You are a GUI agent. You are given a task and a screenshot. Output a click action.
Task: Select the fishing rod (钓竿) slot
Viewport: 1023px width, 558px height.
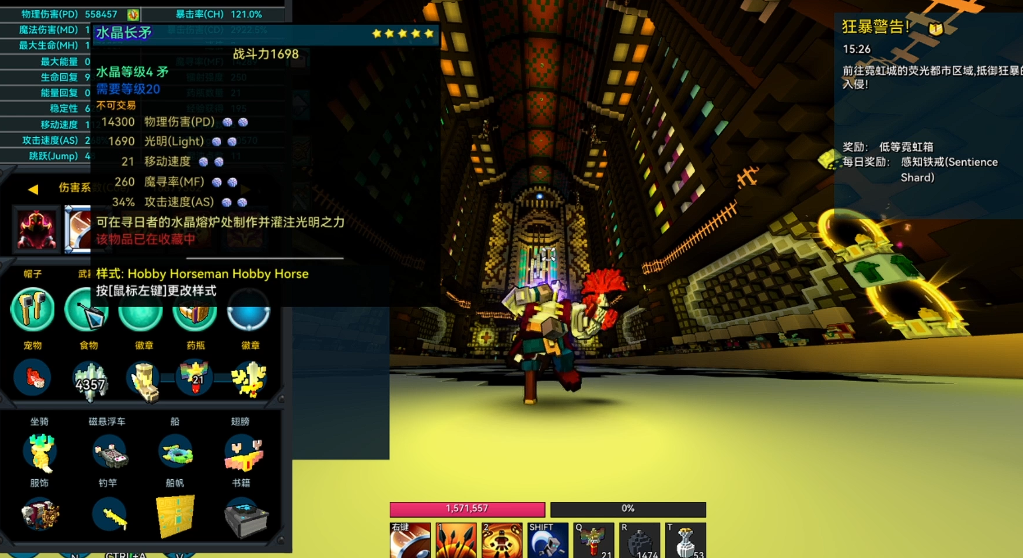pos(108,514)
